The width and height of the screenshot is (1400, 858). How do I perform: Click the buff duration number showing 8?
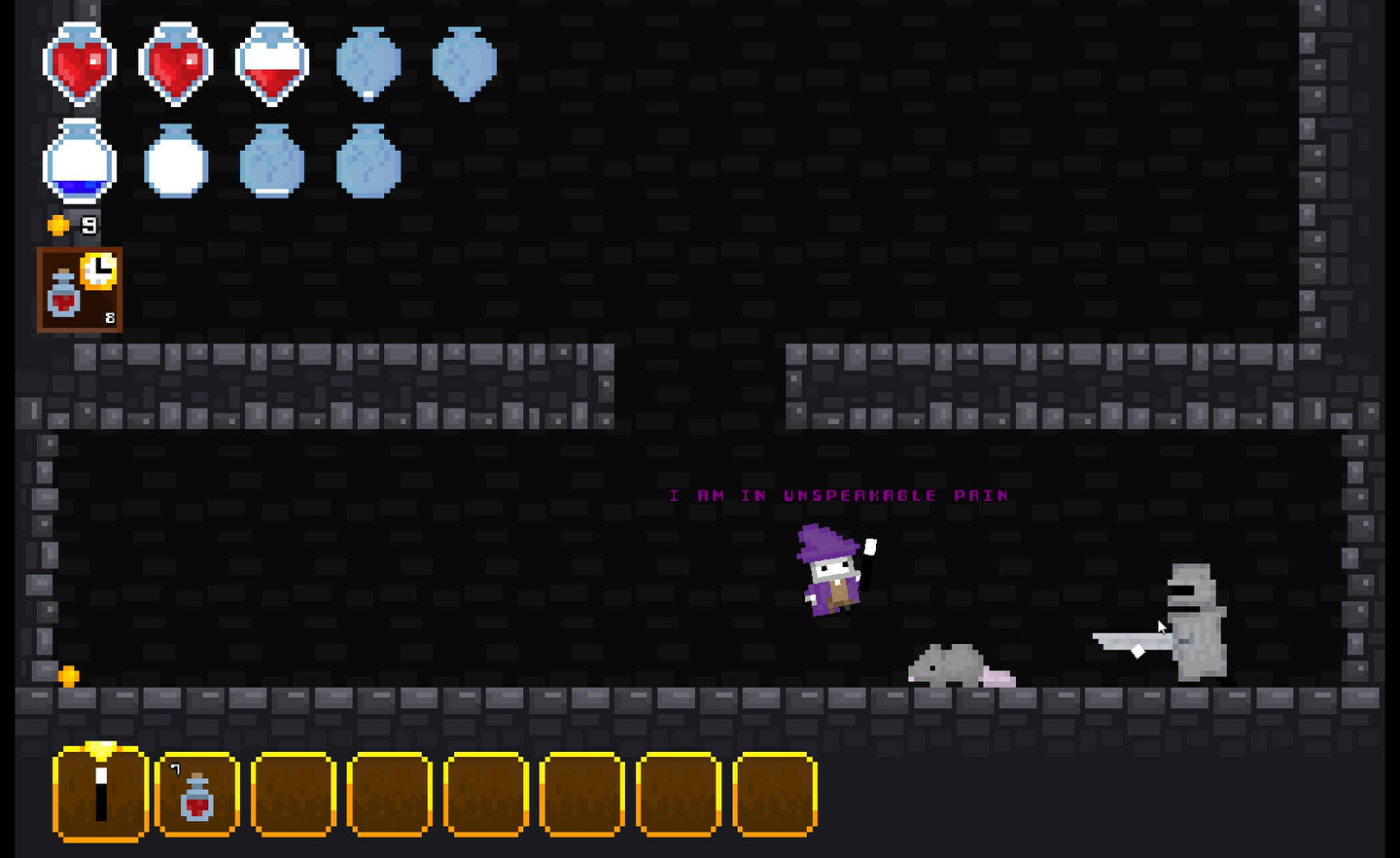[109, 318]
